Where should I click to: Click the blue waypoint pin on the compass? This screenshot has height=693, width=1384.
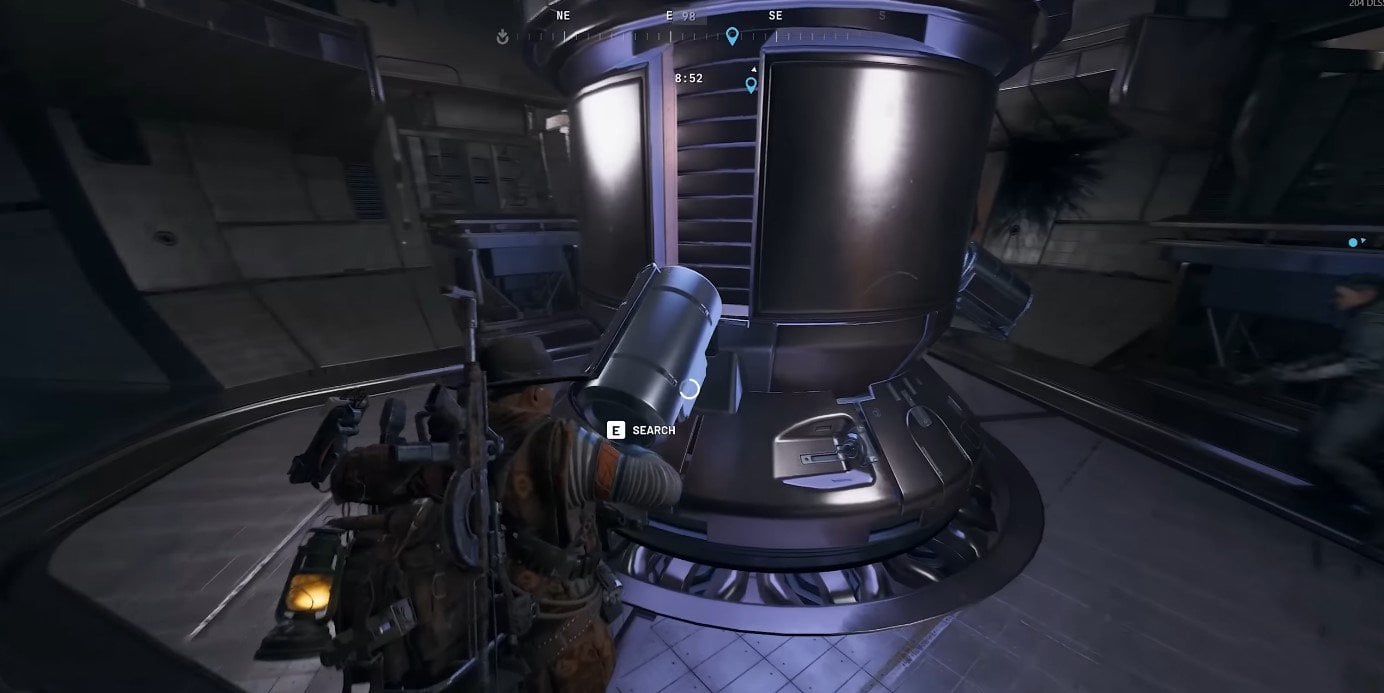[x=732, y=36]
